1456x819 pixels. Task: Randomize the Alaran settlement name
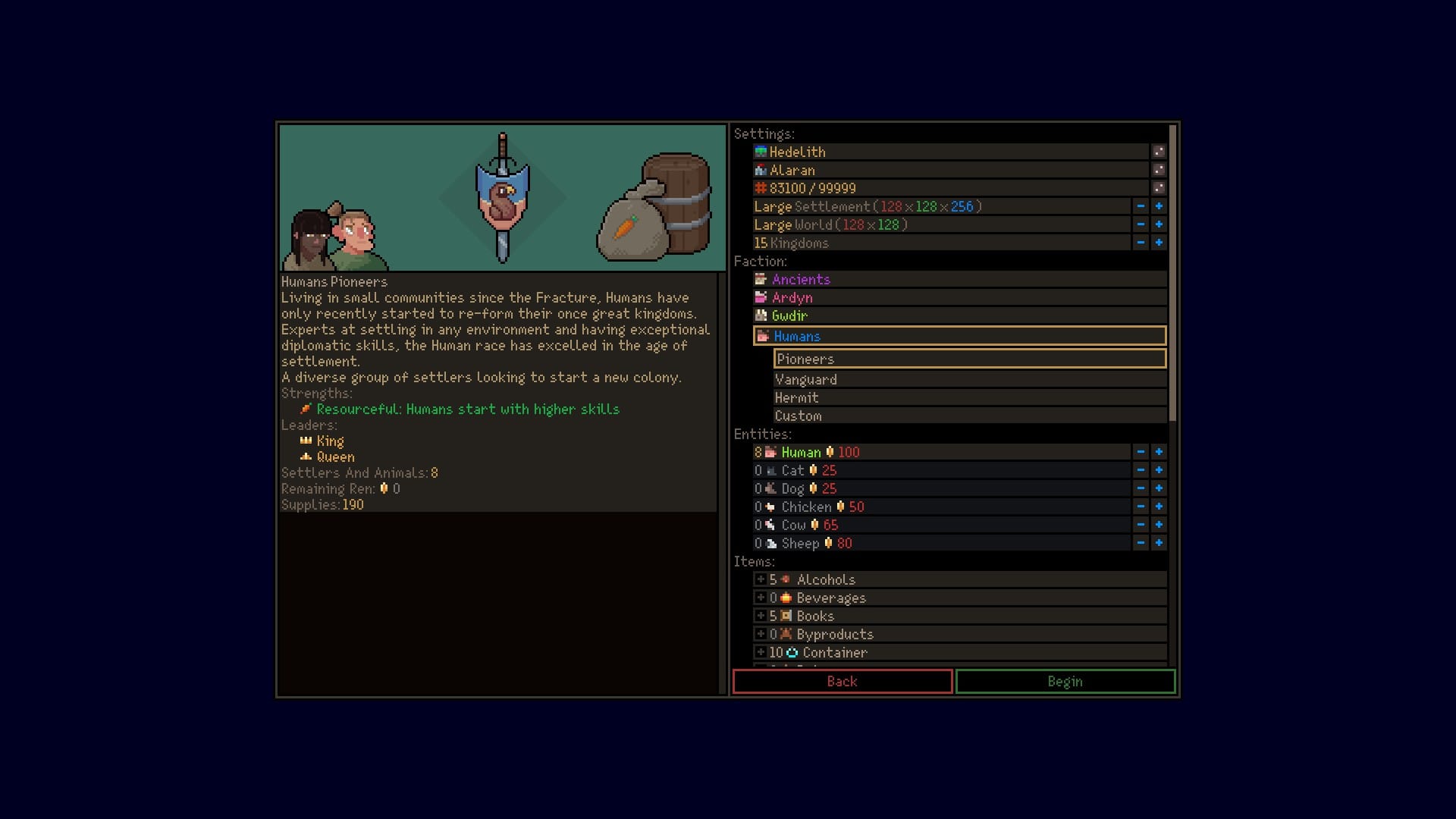coord(1159,170)
